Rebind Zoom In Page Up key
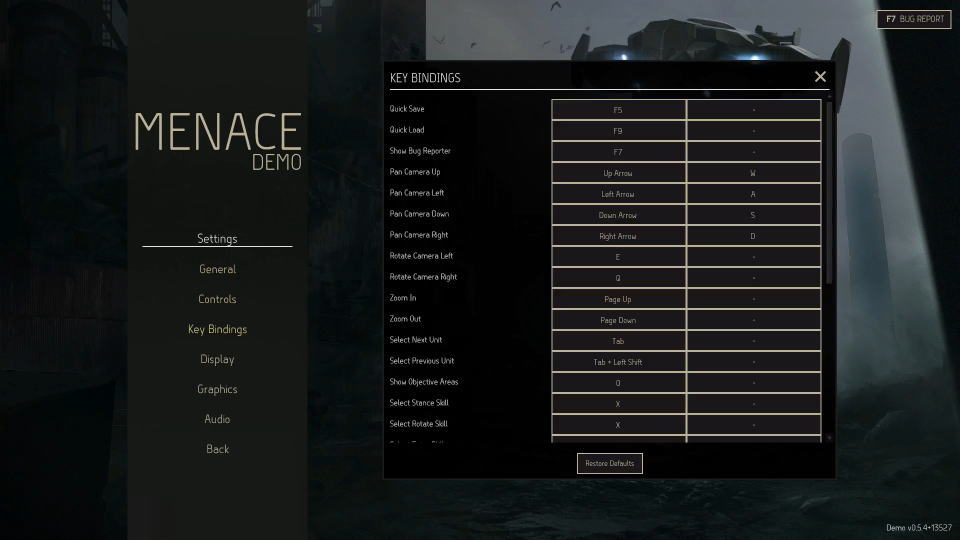 point(618,299)
